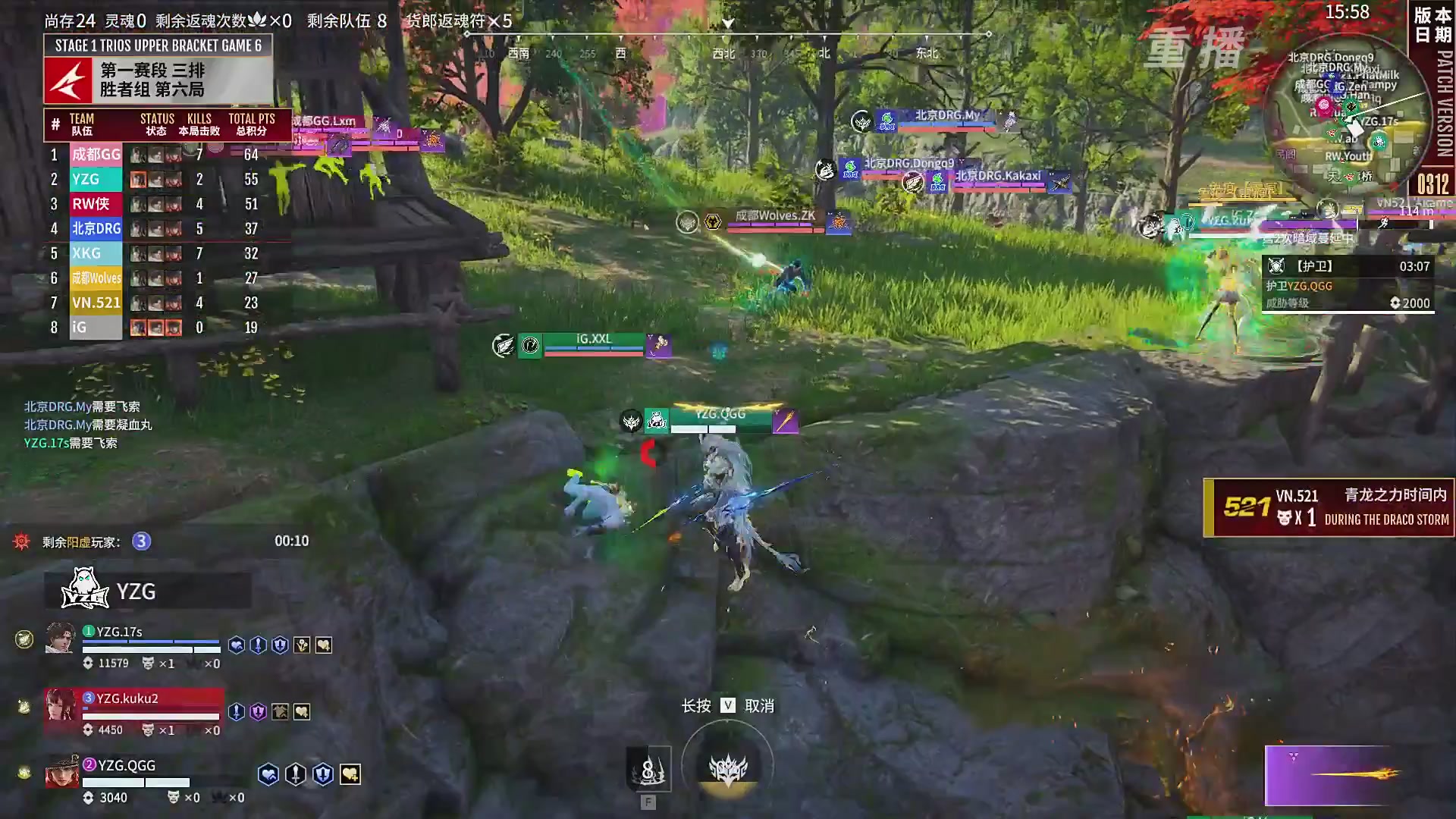Screen dimensions: 1456x819
Task: Click the STAGE 1 TRIOS UPPER BRACKET banner
Action: [157, 45]
